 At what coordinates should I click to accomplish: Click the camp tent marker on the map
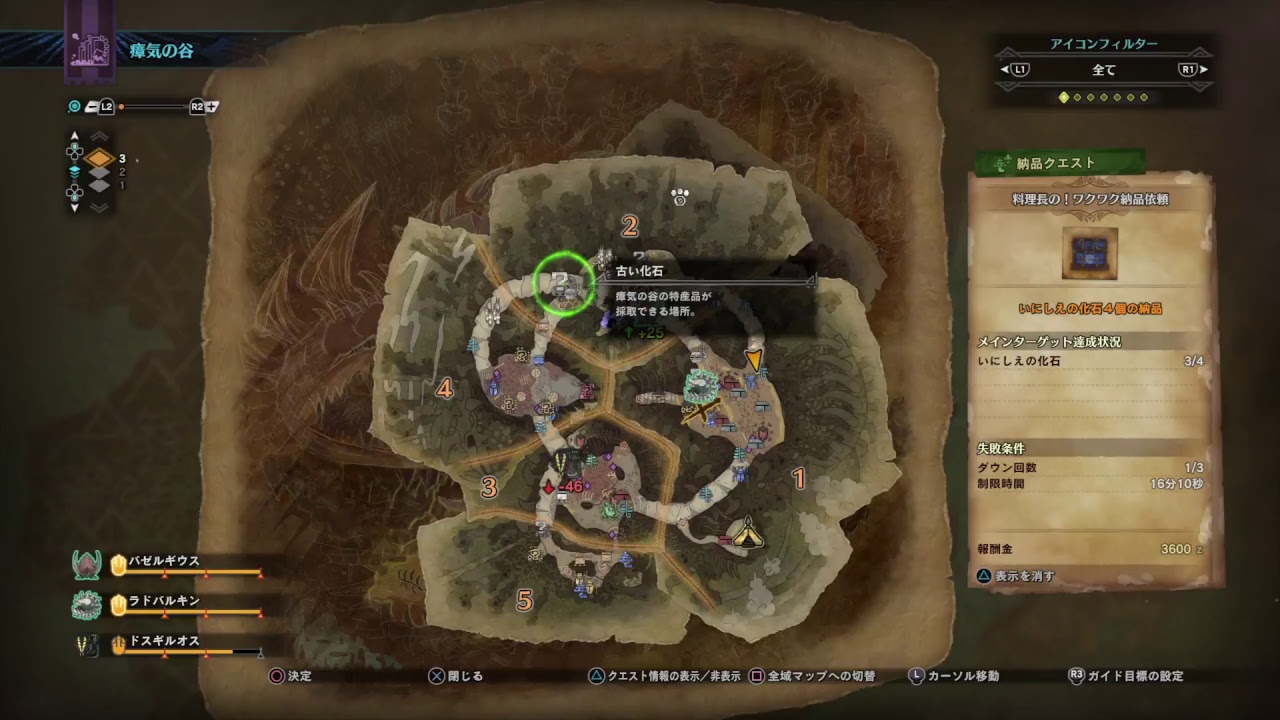tap(744, 533)
